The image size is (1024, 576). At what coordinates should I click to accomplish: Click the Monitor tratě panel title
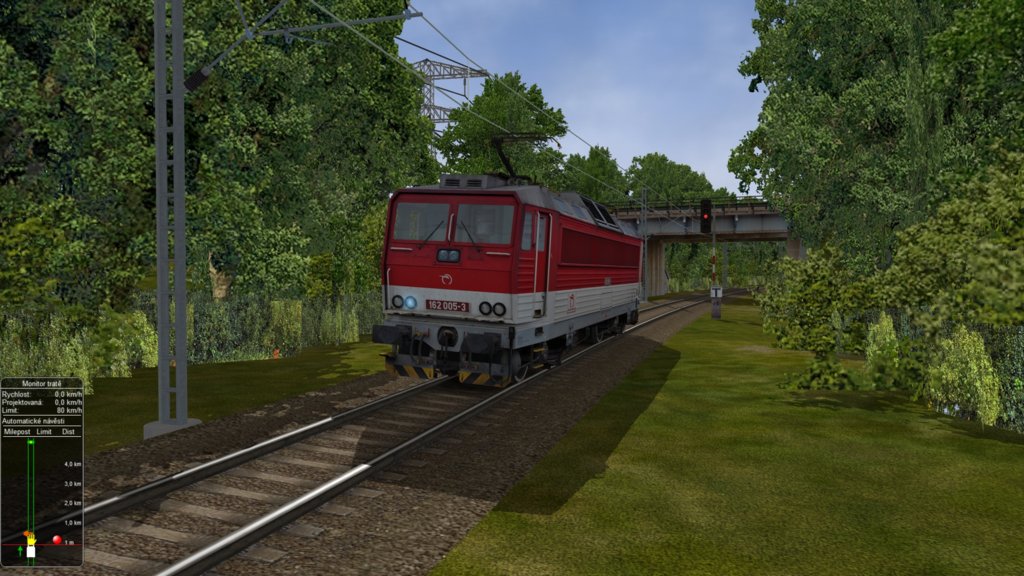pyautogui.click(x=41, y=384)
